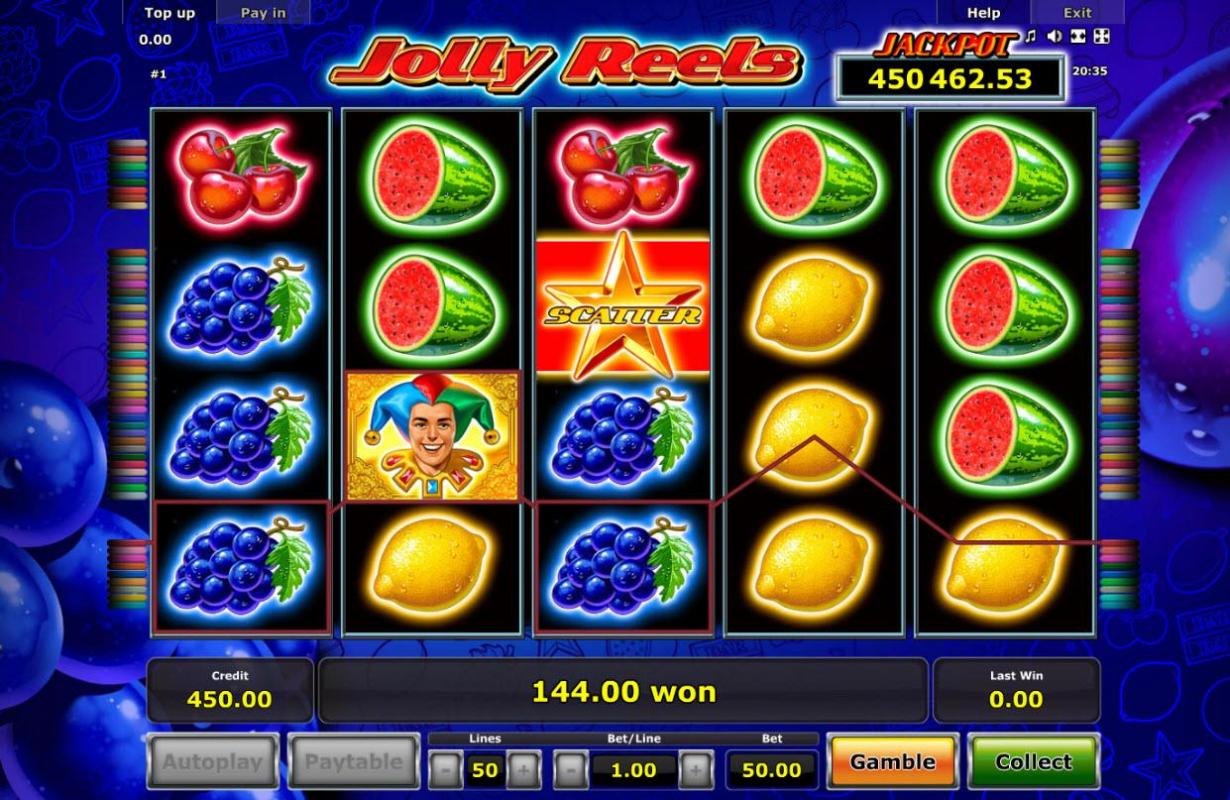Collect the winnings

(x=1033, y=762)
